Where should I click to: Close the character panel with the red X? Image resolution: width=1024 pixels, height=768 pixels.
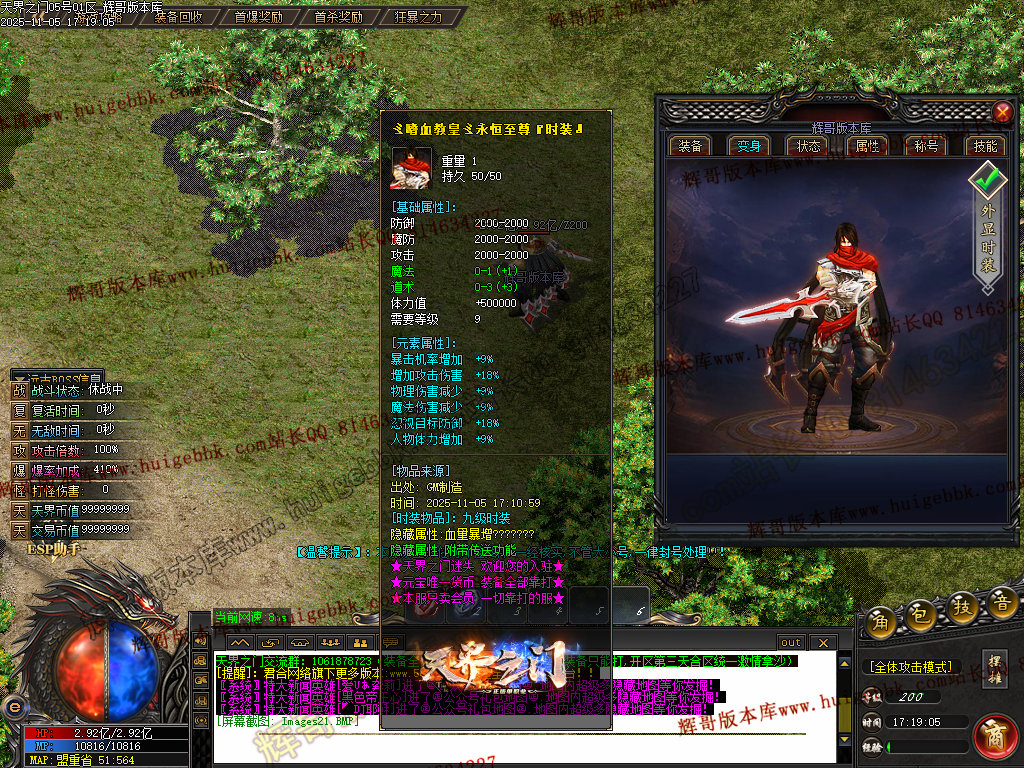click(1001, 113)
